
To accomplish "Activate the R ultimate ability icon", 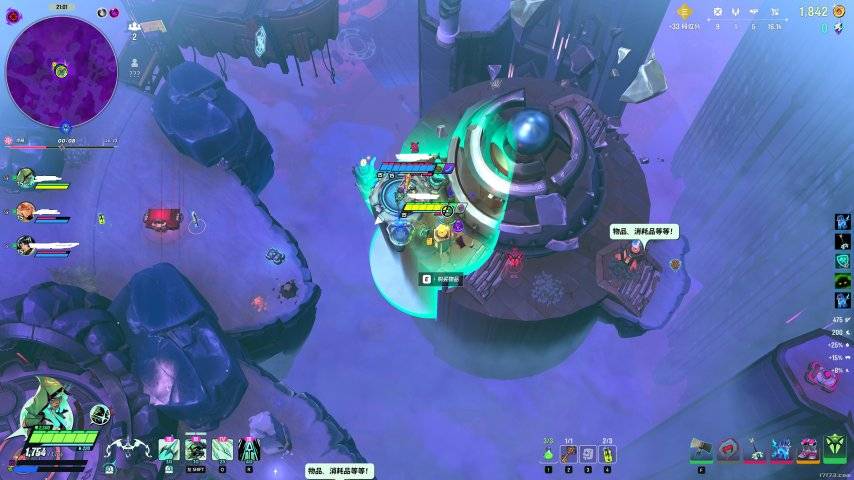I will [249, 450].
